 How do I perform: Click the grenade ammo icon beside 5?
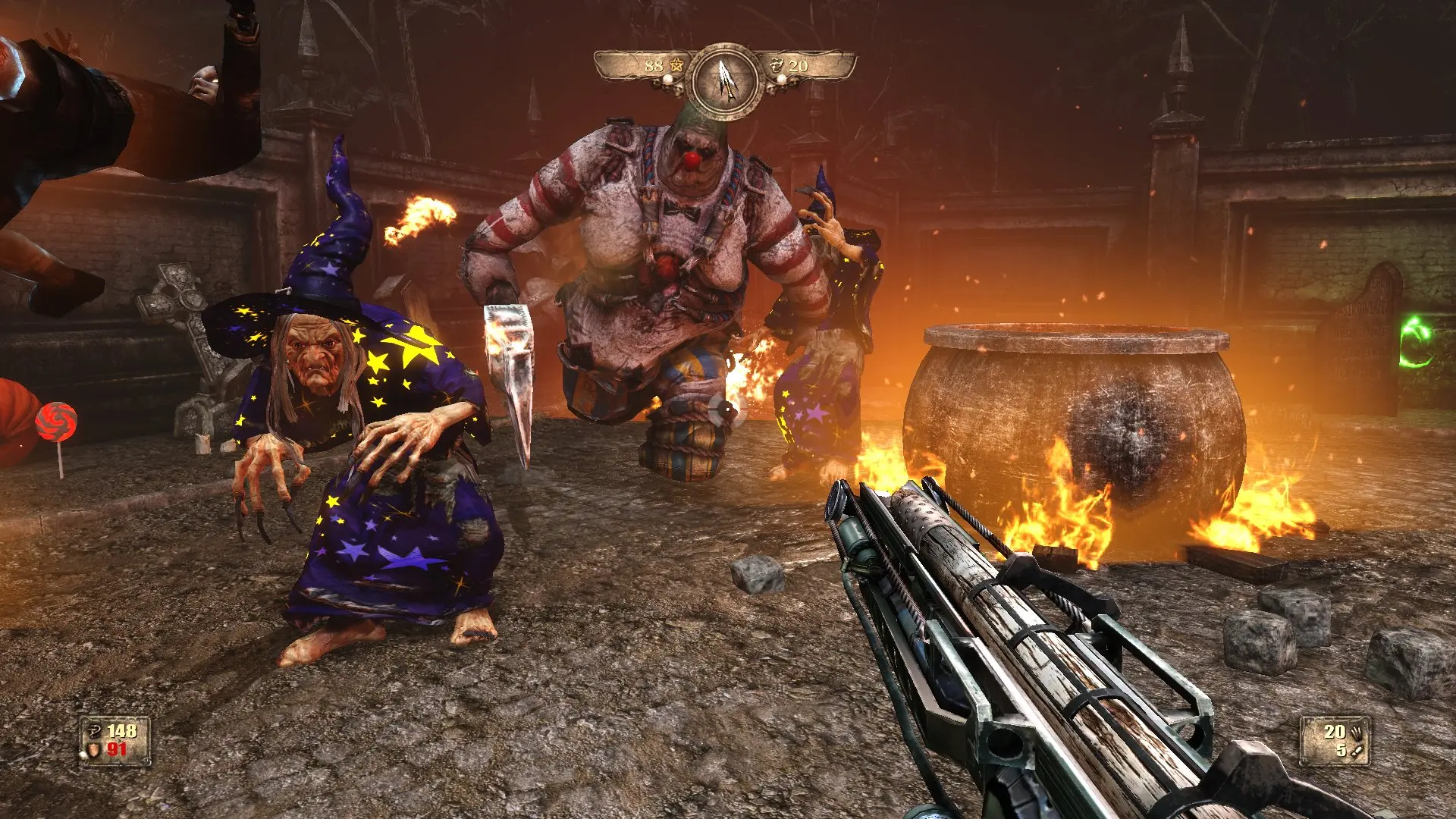pos(1357,750)
